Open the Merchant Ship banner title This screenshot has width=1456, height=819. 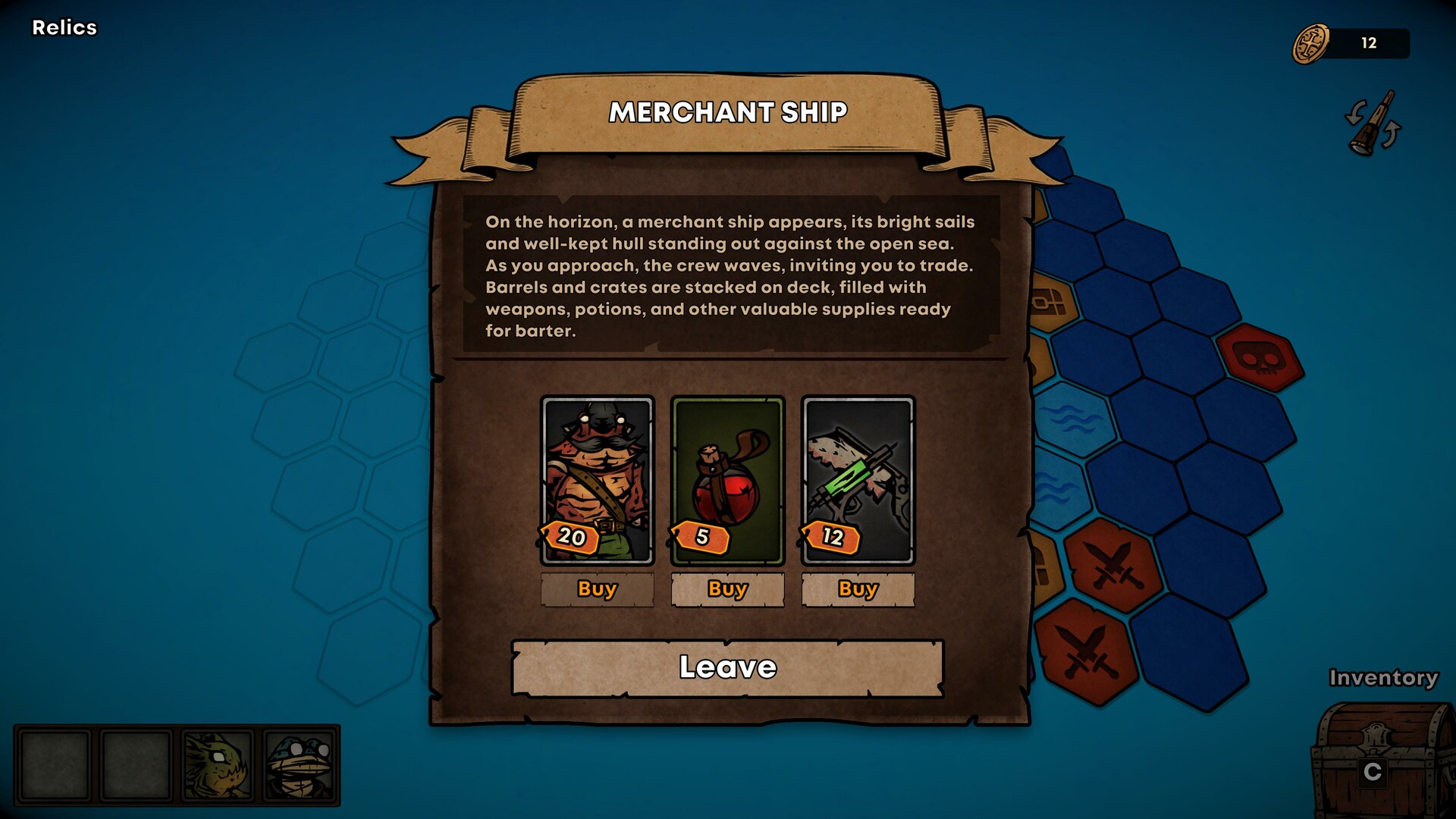click(728, 114)
